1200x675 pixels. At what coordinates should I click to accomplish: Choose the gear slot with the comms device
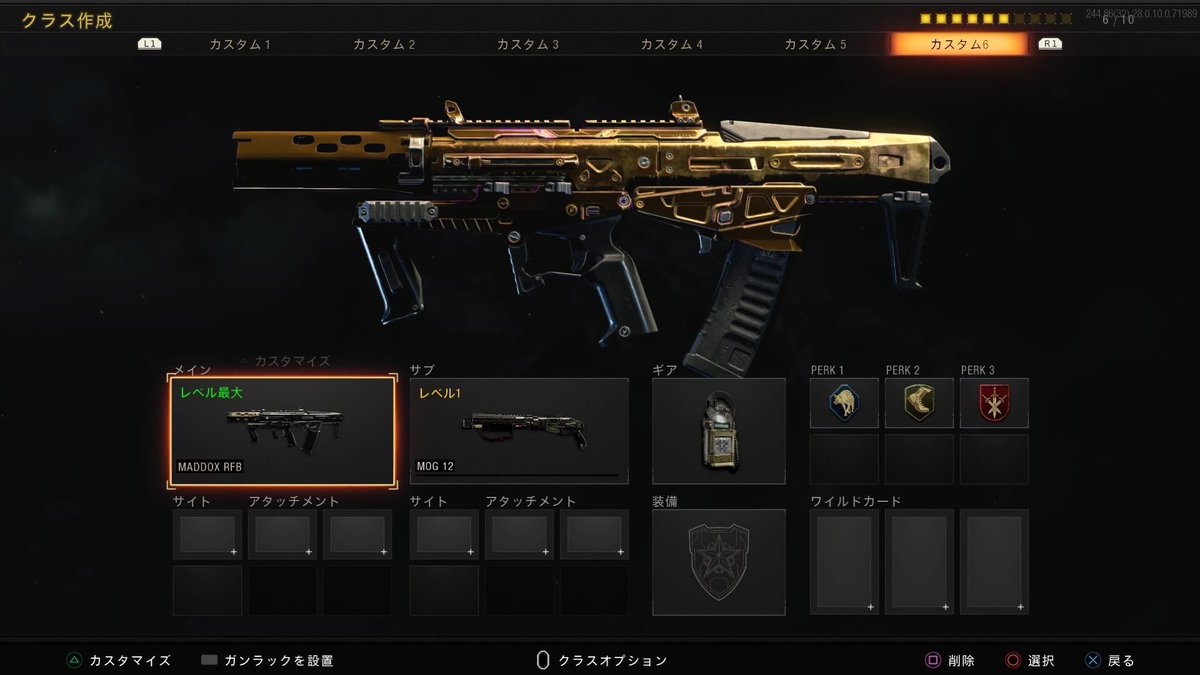(719, 431)
